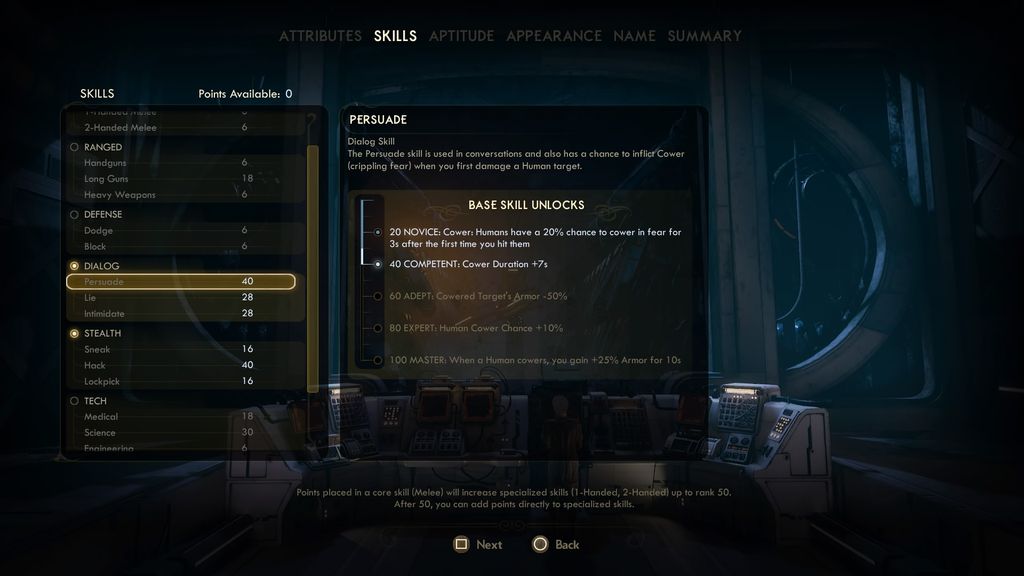Image resolution: width=1024 pixels, height=576 pixels.
Task: Select the Name tab
Action: 634,36
